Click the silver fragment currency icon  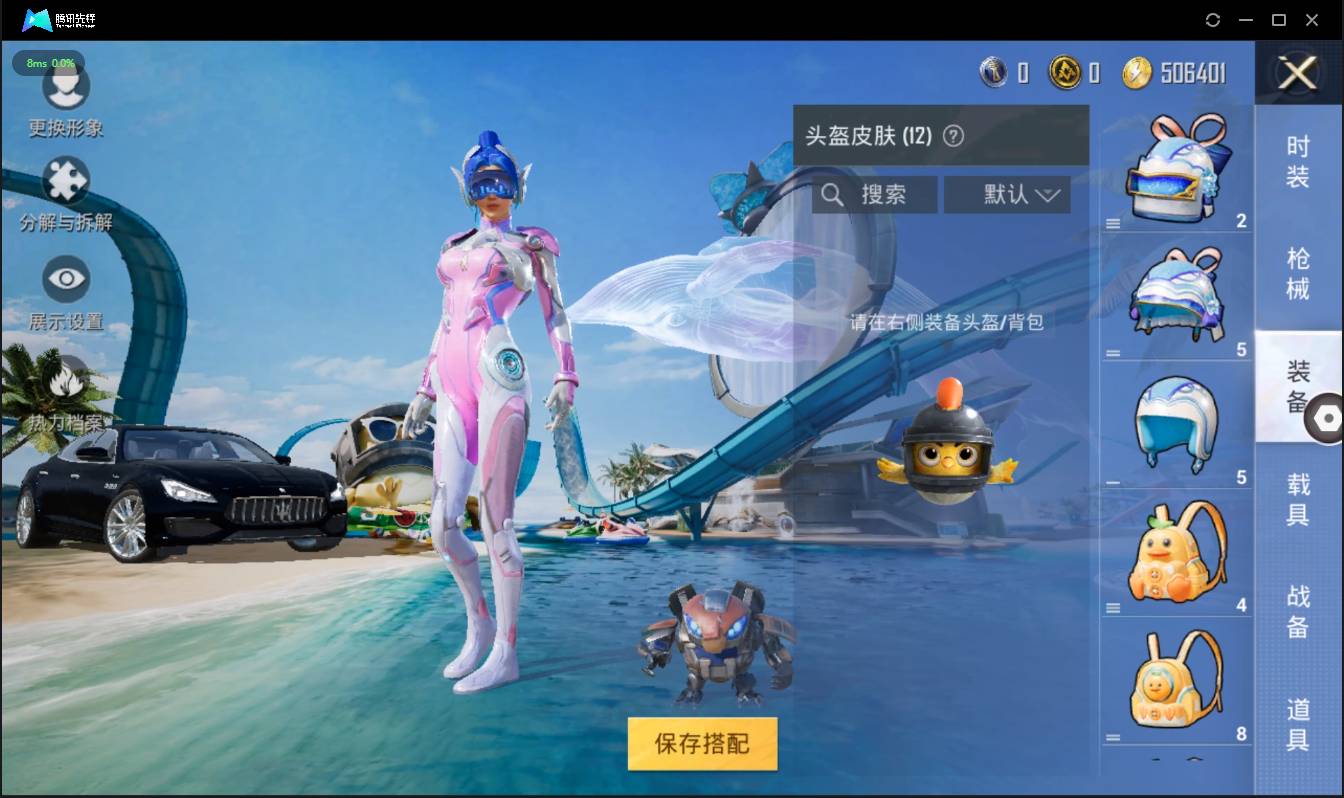pos(993,73)
